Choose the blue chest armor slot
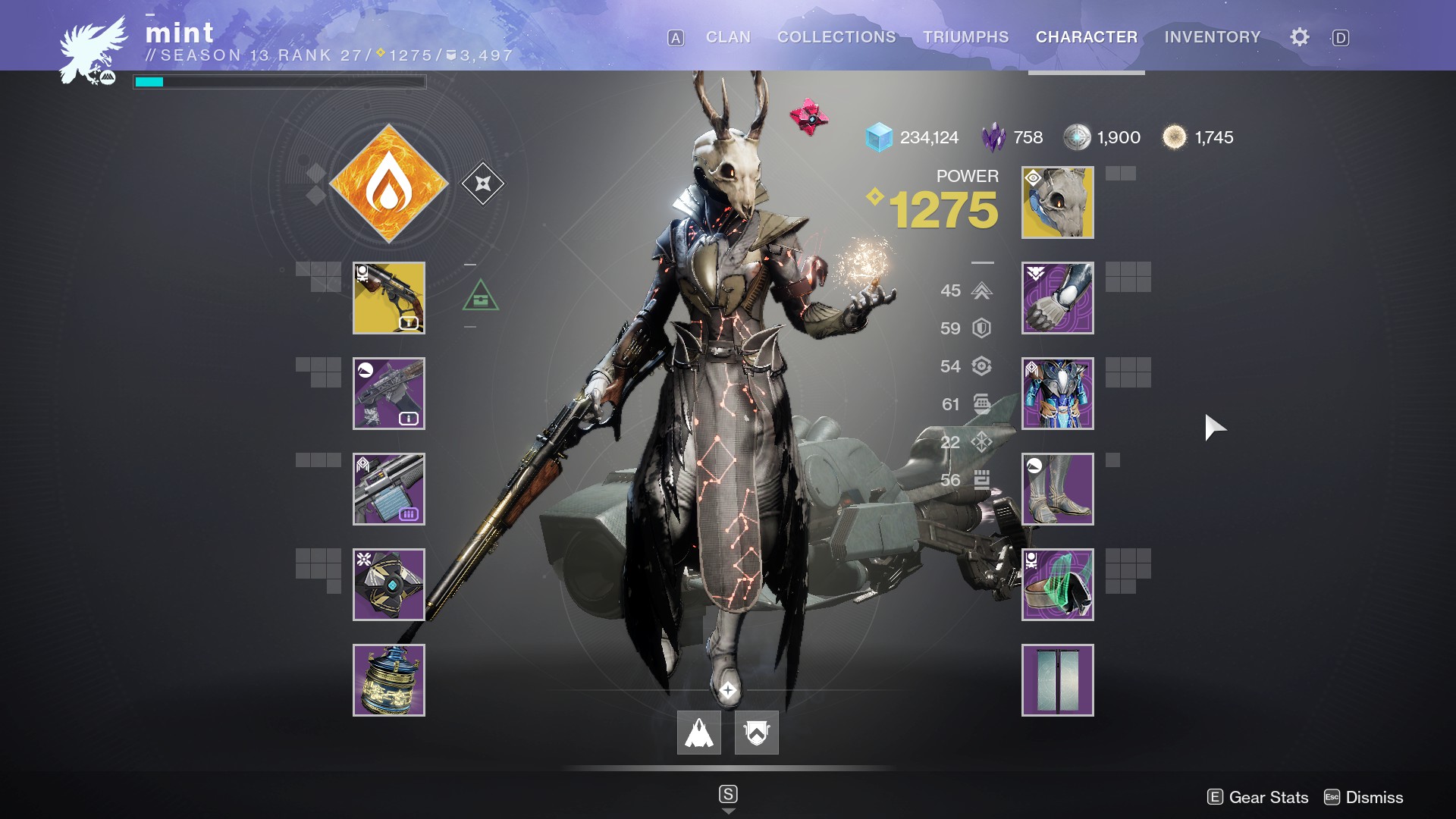1456x819 pixels. (1058, 394)
